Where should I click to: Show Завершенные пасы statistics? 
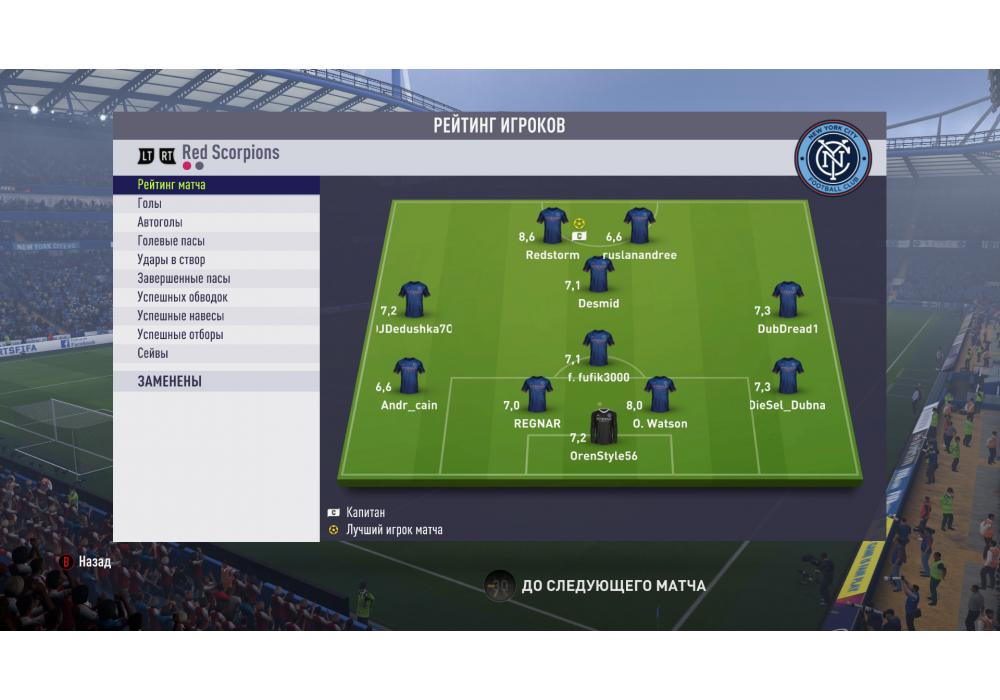point(216,279)
